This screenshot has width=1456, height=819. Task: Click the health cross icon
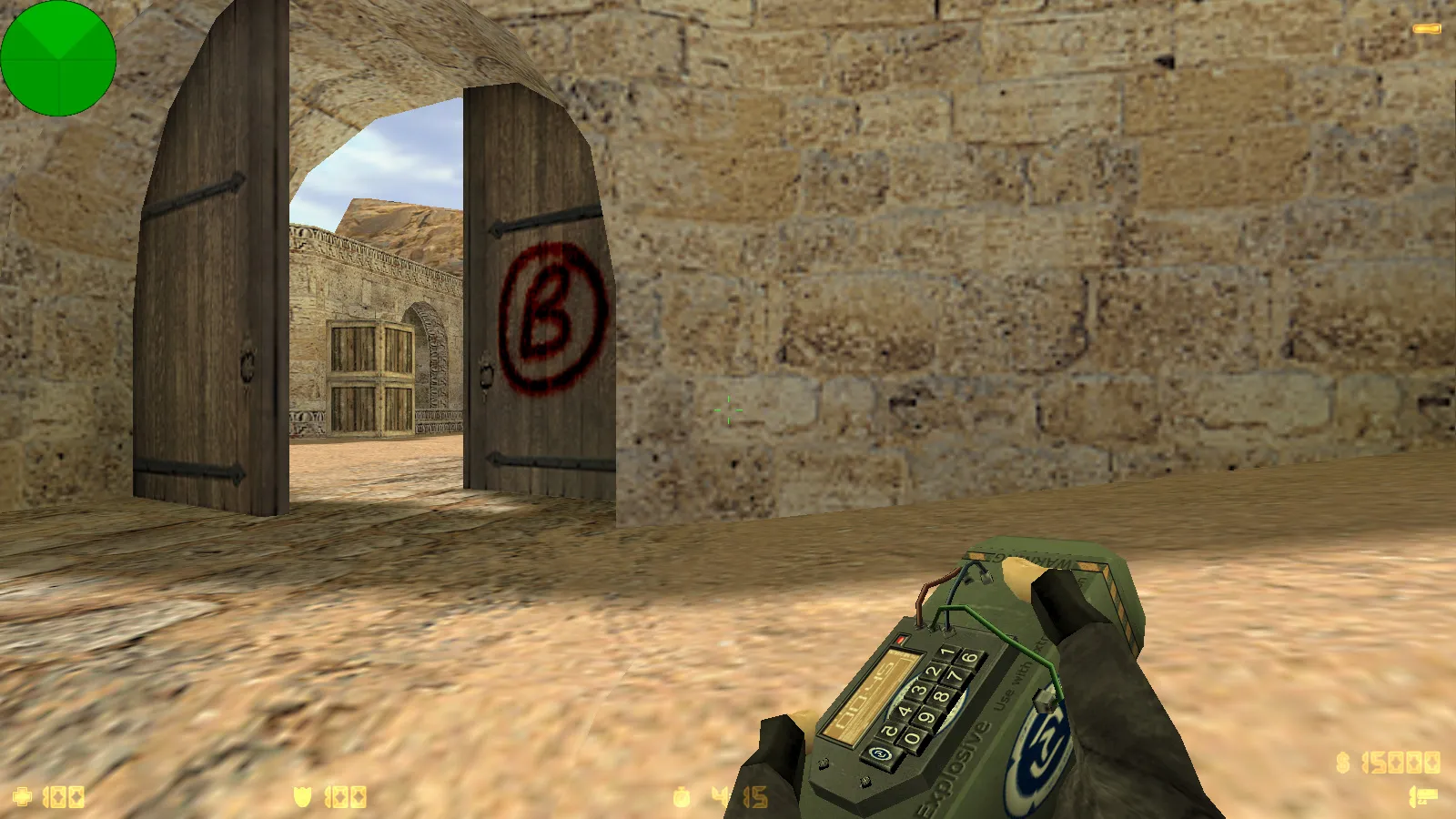pyautogui.click(x=20, y=794)
